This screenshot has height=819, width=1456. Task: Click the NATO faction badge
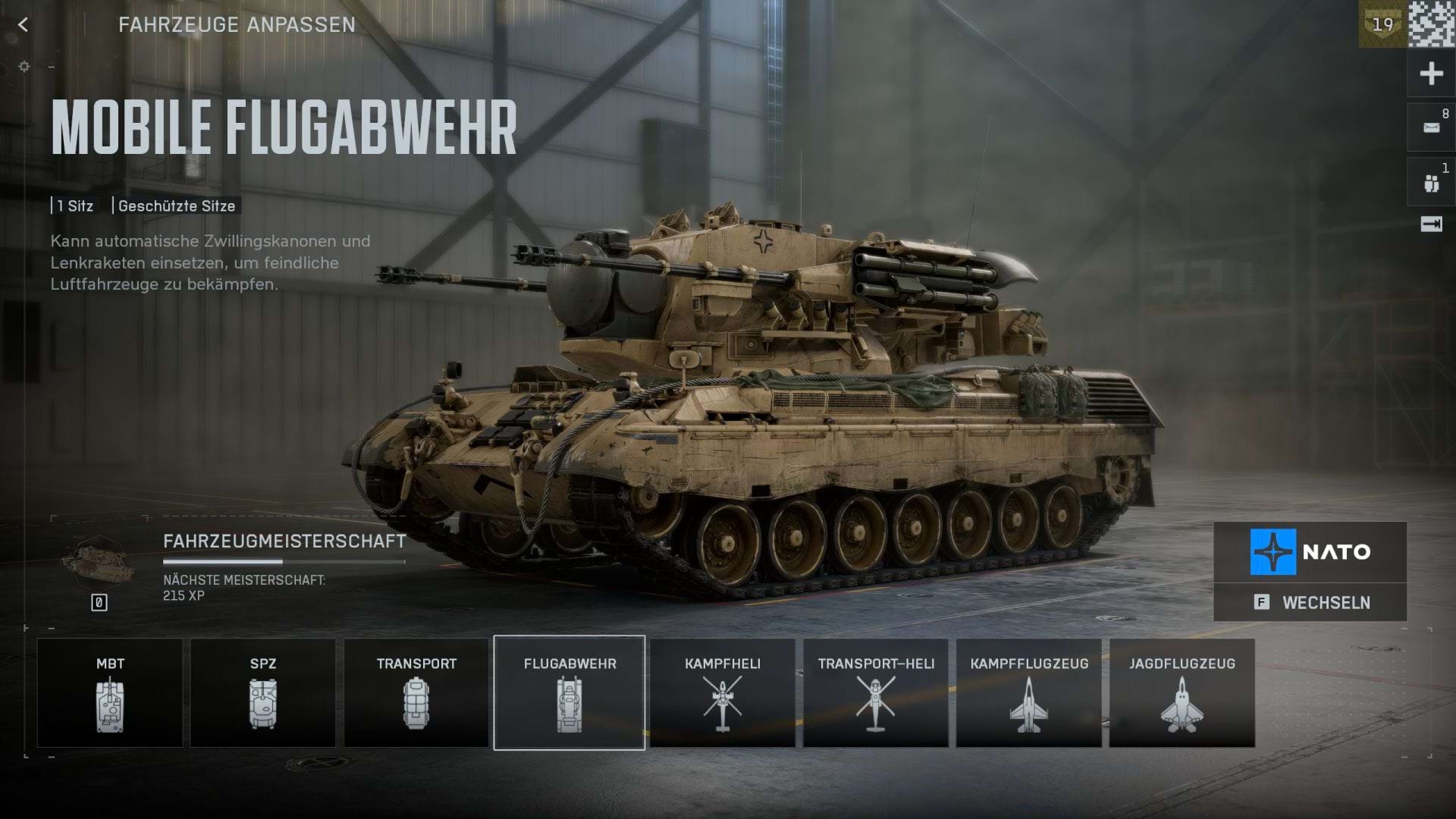1310,552
